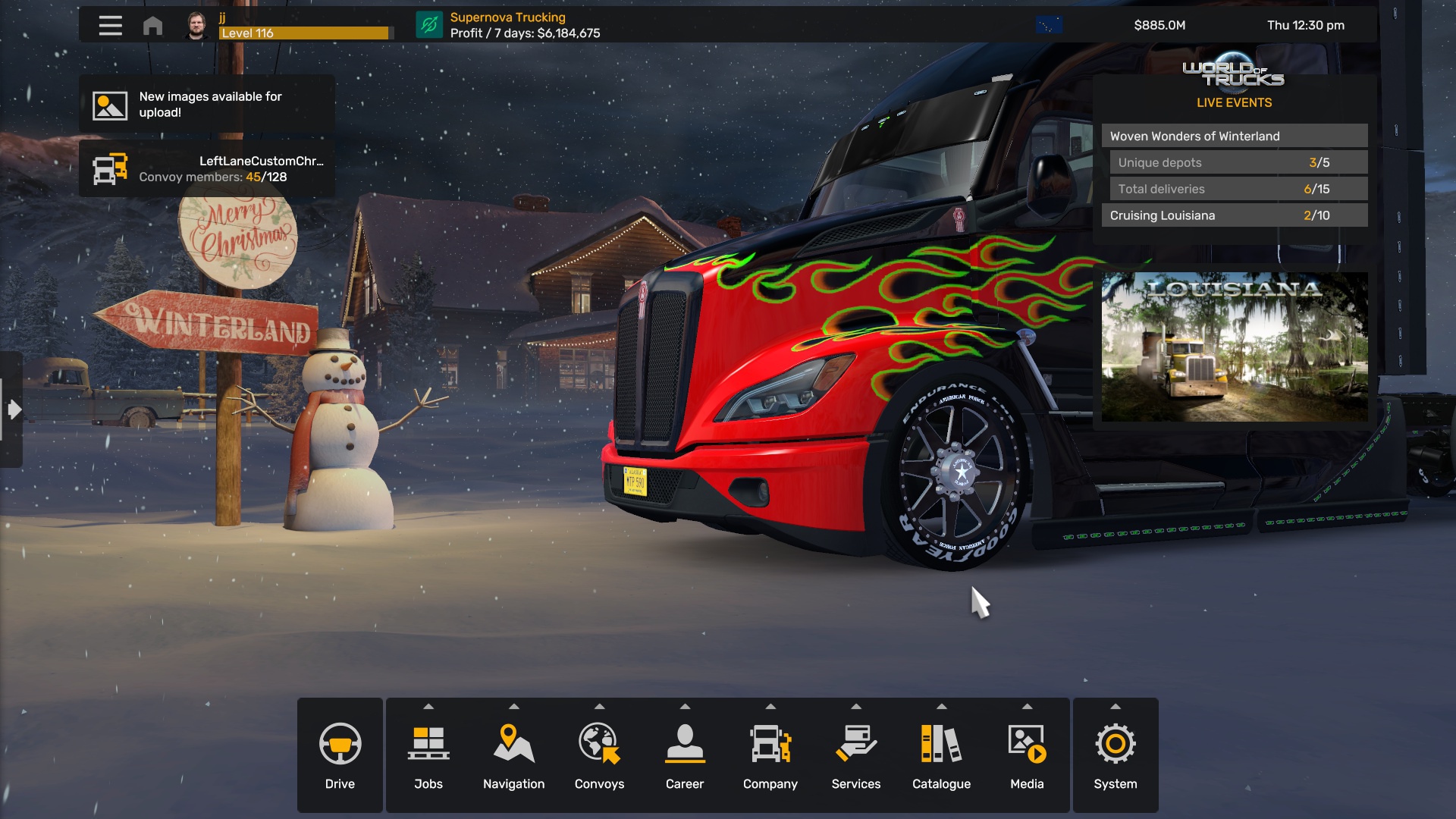1456x819 pixels.
Task: Open the Supernova Trucking company summary
Action: click(x=508, y=25)
